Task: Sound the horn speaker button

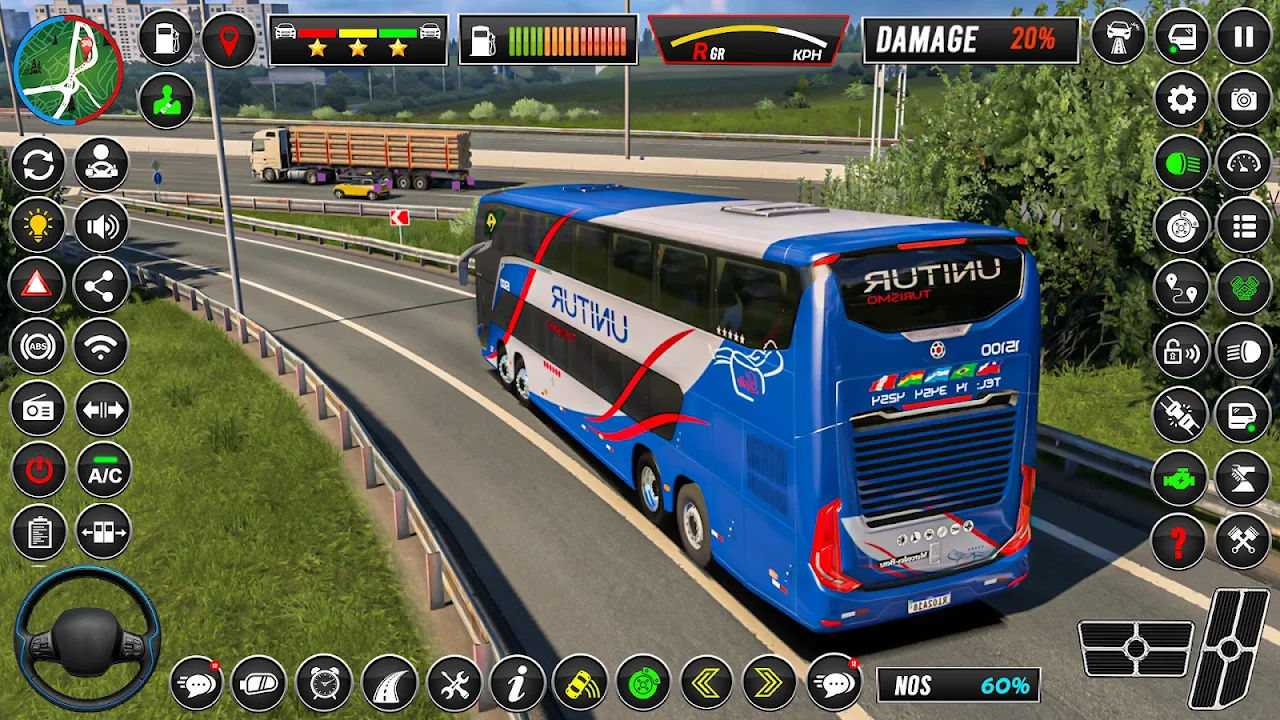Action: pyautogui.click(x=102, y=226)
